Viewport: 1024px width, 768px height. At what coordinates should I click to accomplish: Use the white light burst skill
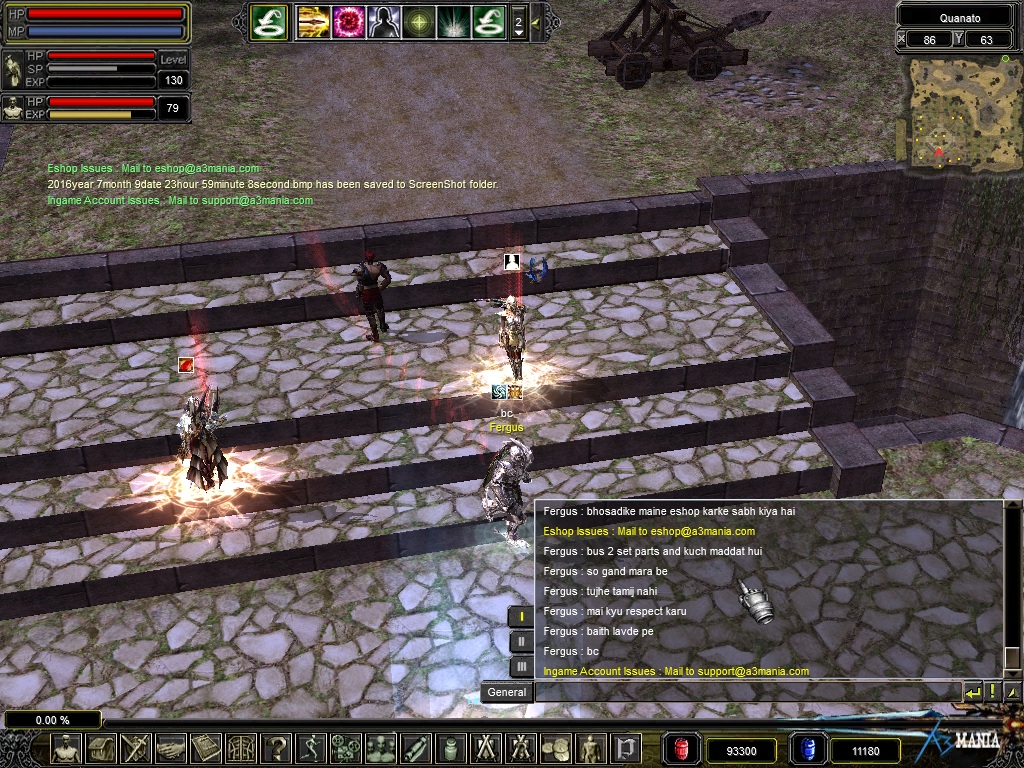(x=452, y=21)
